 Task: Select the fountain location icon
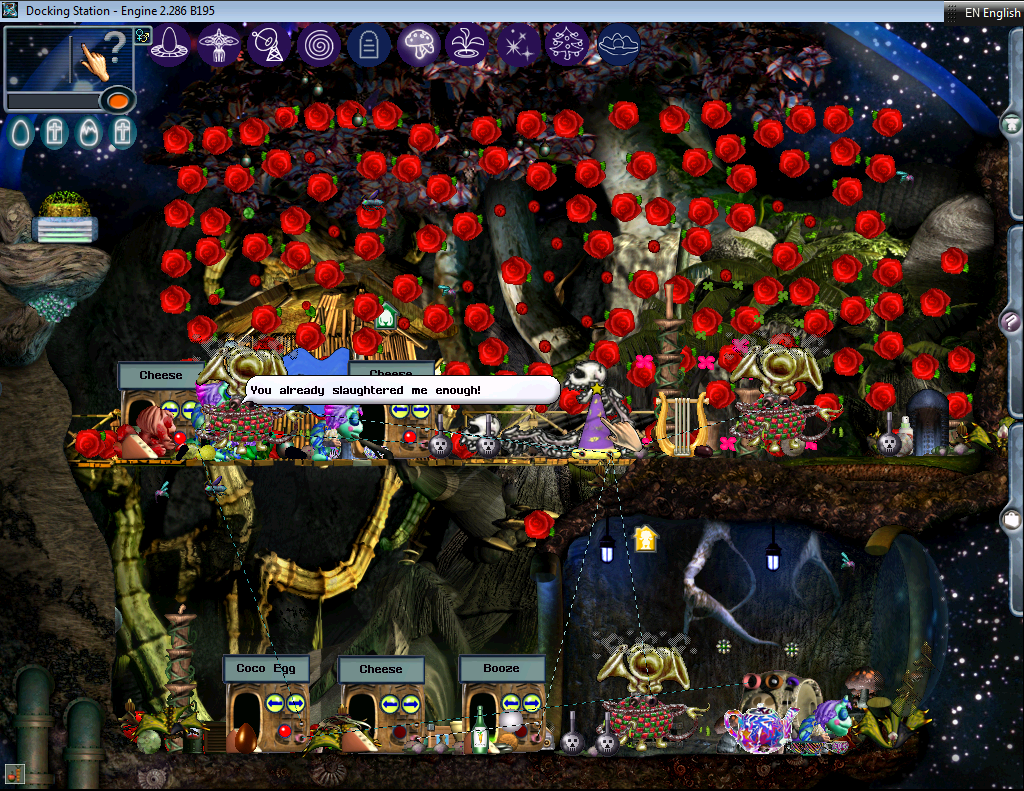point(468,45)
